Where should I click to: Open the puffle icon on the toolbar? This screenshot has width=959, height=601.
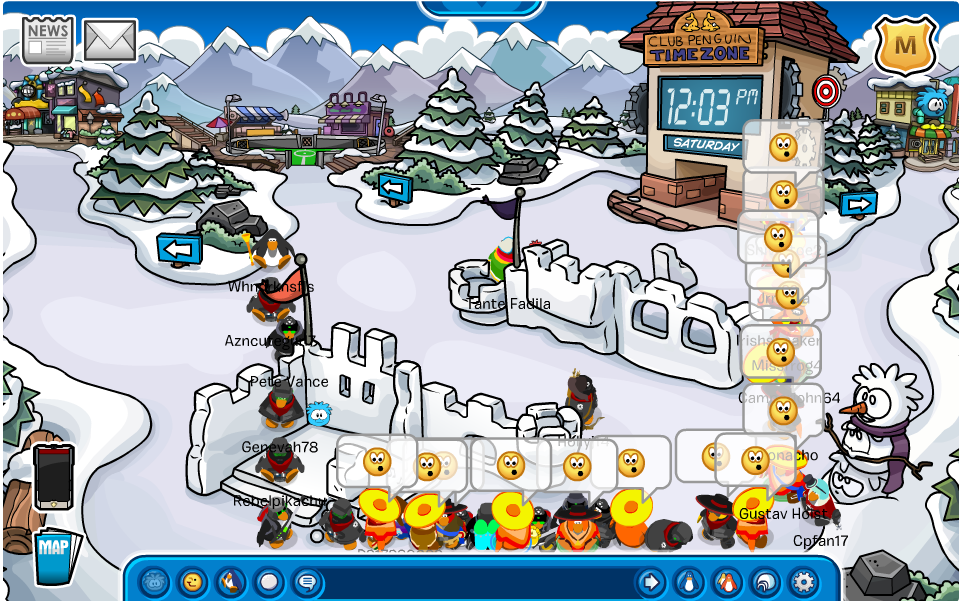pyautogui.click(x=154, y=581)
